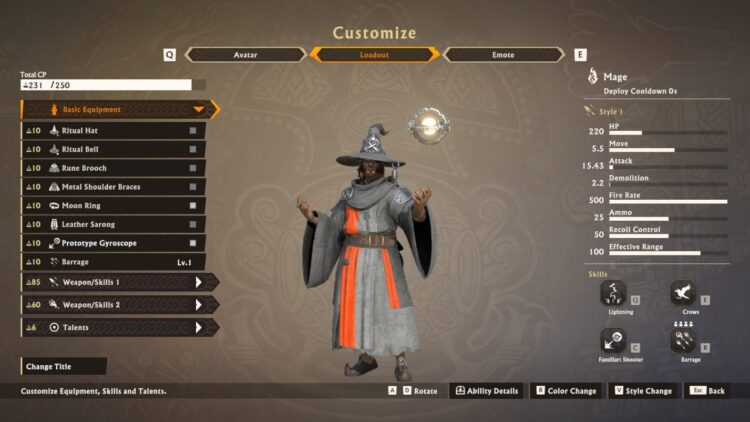Screen dimensions: 750x422
Task: Select the Lightning skill icon
Action: [614, 294]
